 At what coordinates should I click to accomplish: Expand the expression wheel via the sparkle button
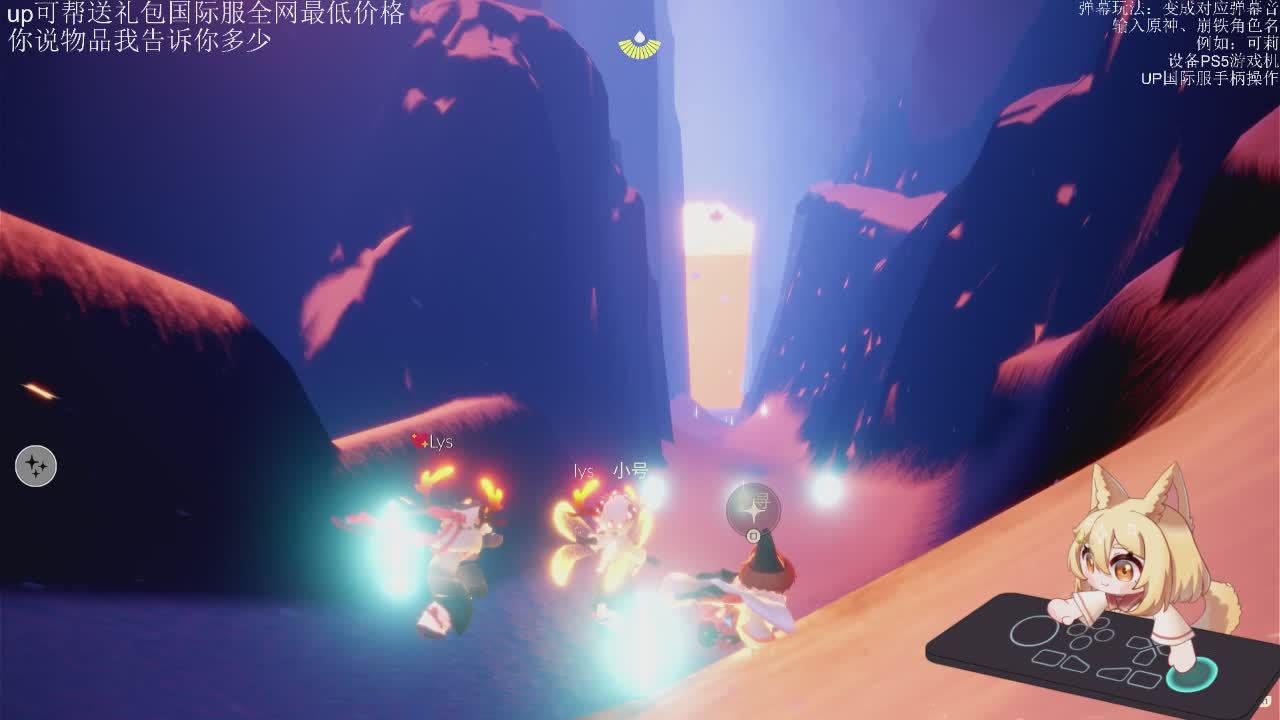pos(37,464)
